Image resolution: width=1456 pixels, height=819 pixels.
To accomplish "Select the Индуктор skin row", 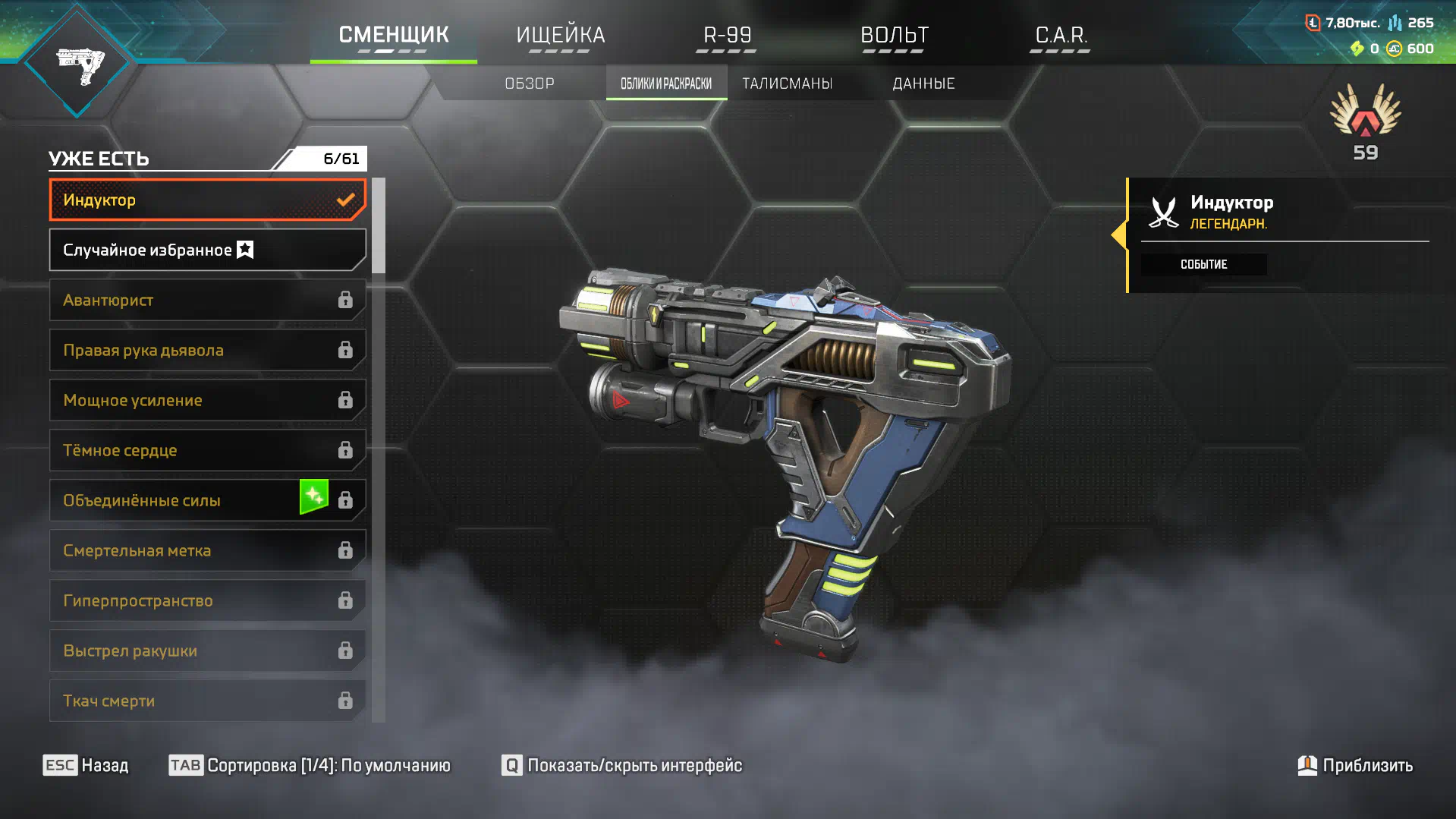I will 207,200.
